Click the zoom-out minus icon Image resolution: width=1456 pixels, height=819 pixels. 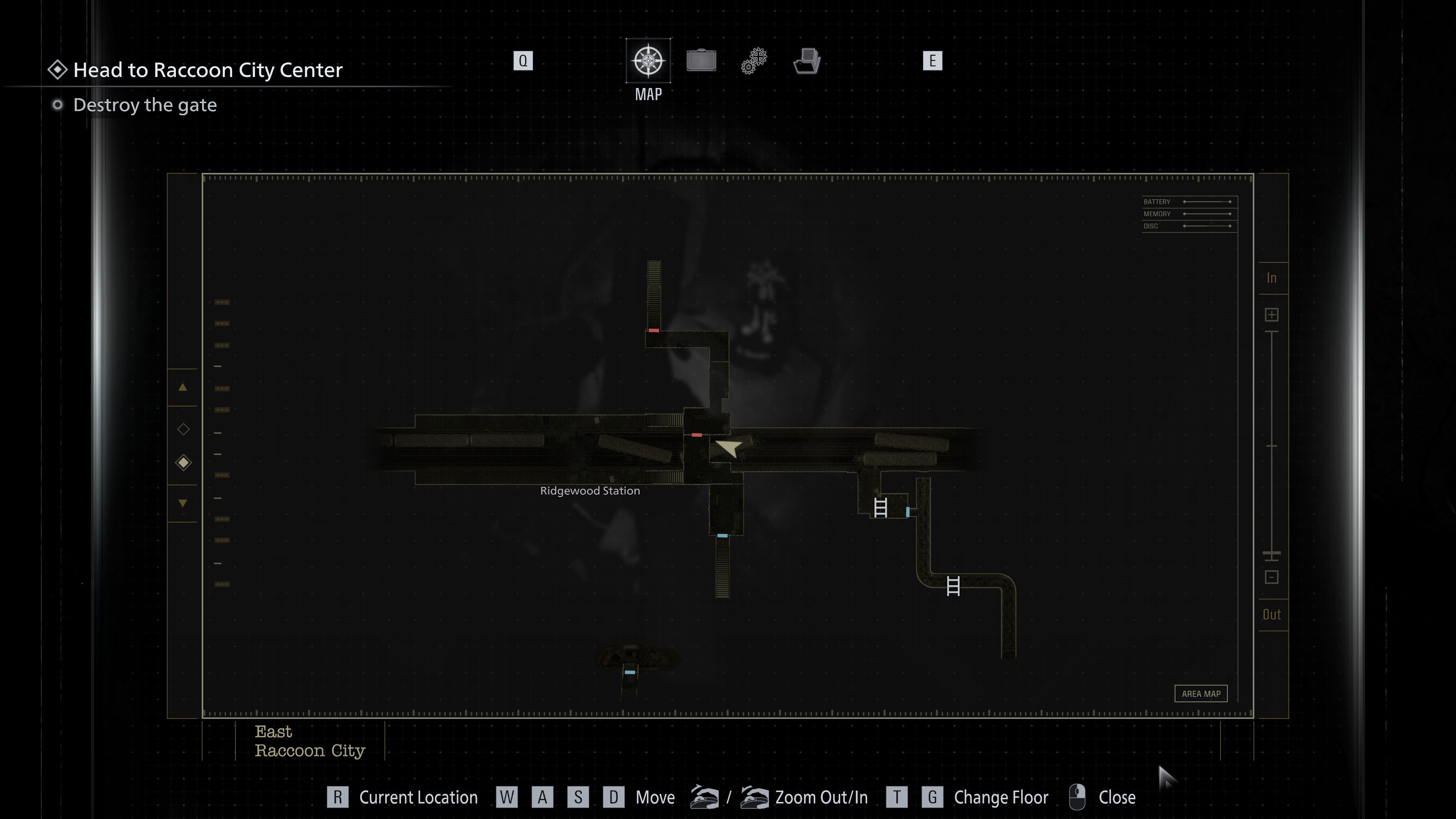(x=1272, y=577)
